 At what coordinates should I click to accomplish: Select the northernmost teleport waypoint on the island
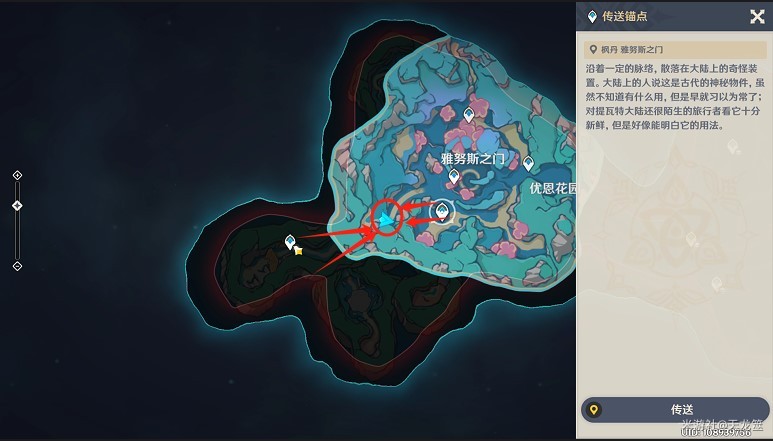[469, 115]
